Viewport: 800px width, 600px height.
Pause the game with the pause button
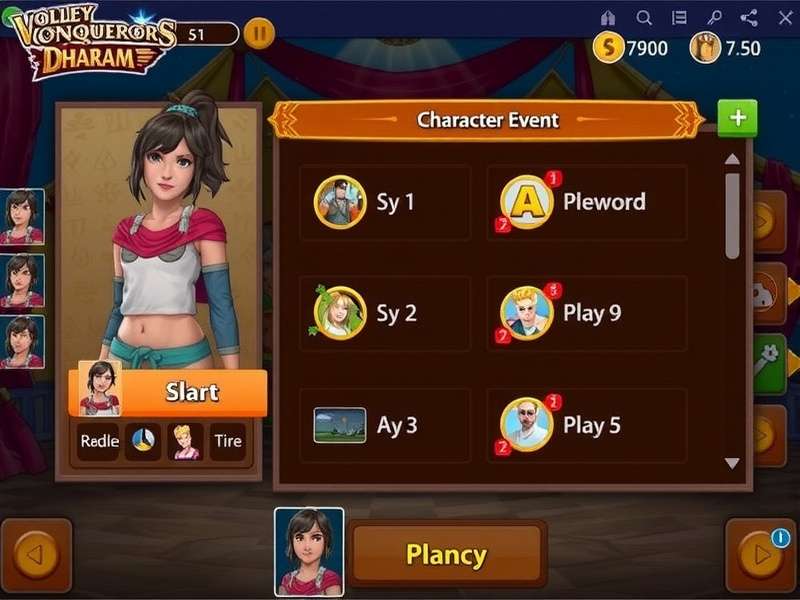[x=258, y=33]
